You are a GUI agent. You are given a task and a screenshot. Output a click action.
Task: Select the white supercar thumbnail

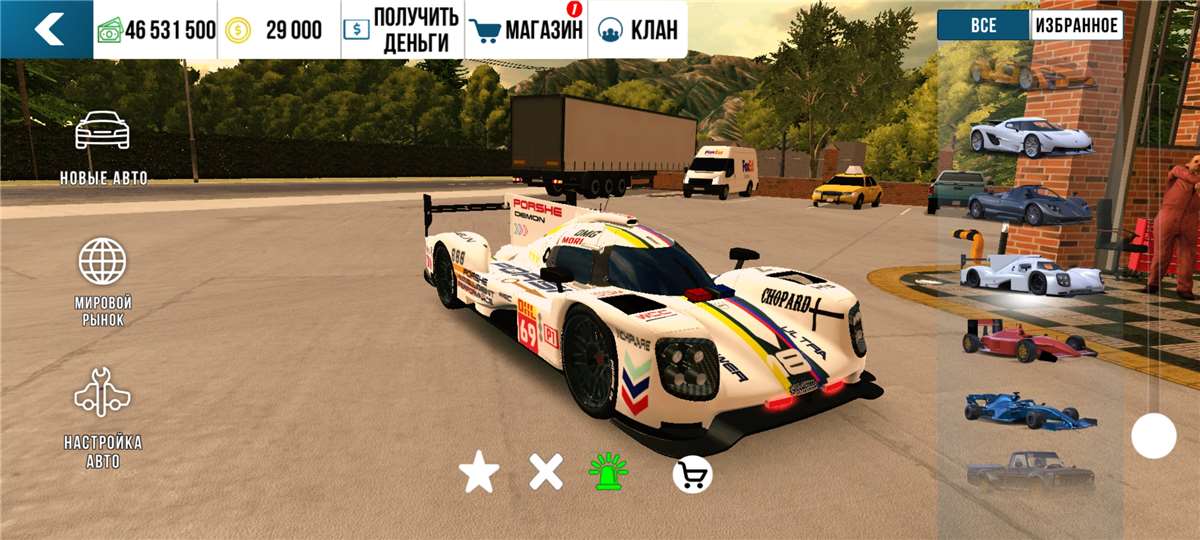click(1030, 137)
